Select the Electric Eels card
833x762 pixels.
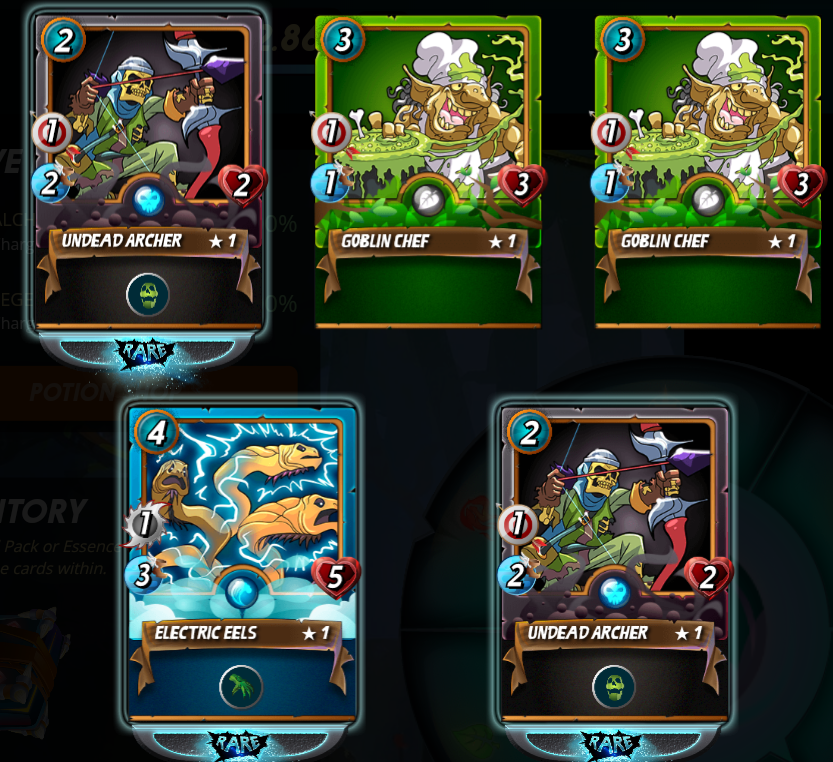[242, 520]
